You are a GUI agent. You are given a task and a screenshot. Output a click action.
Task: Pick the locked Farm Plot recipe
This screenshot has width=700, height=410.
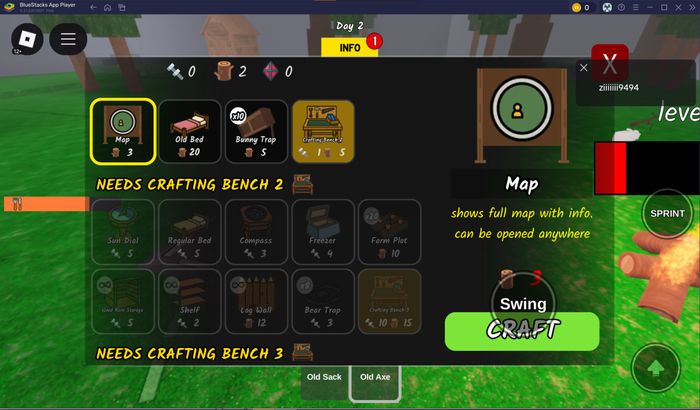(389, 231)
